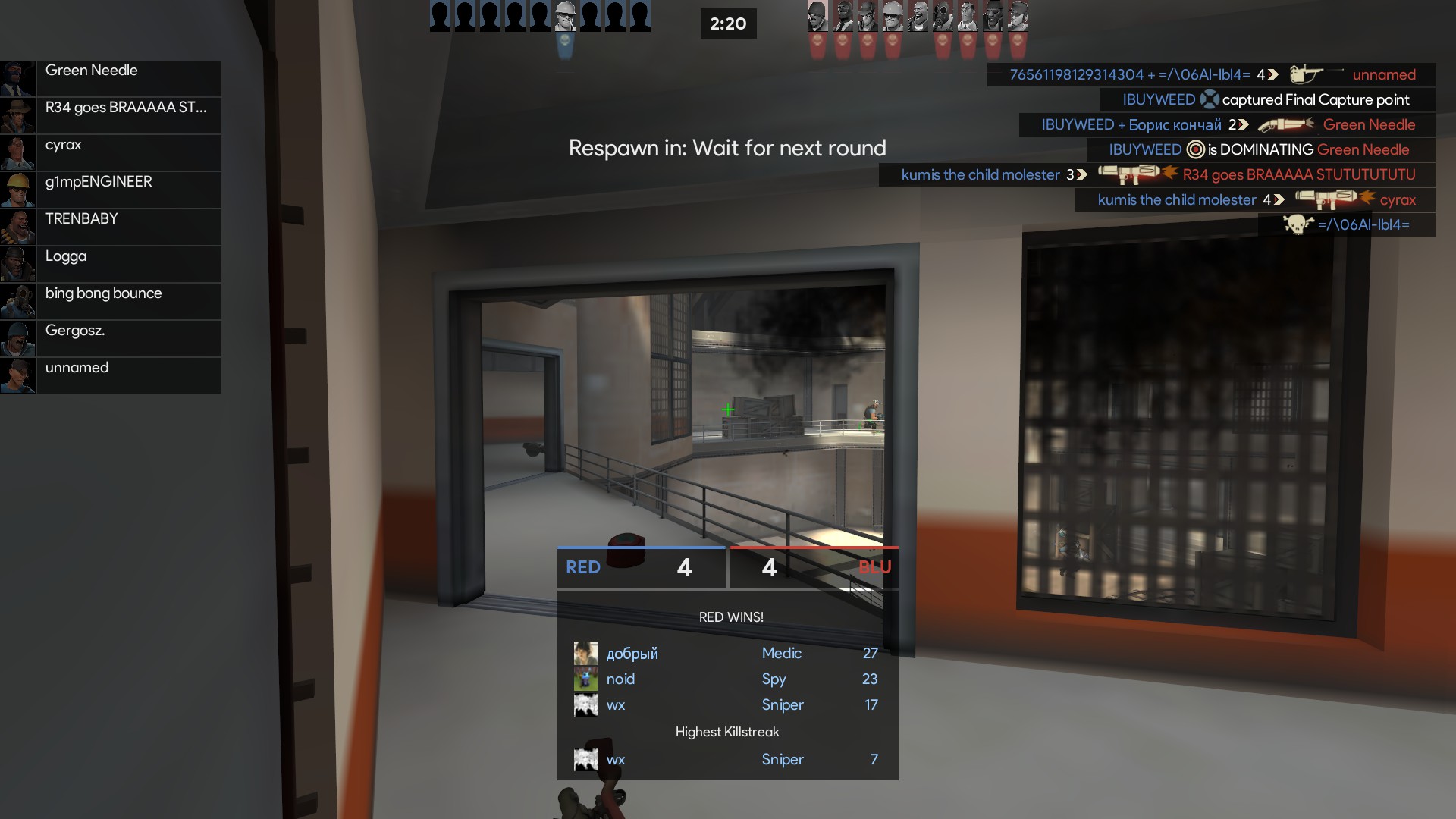The width and height of the screenshot is (1456, 819).
Task: Select Green Needle in the left player list
Action: click(x=111, y=78)
